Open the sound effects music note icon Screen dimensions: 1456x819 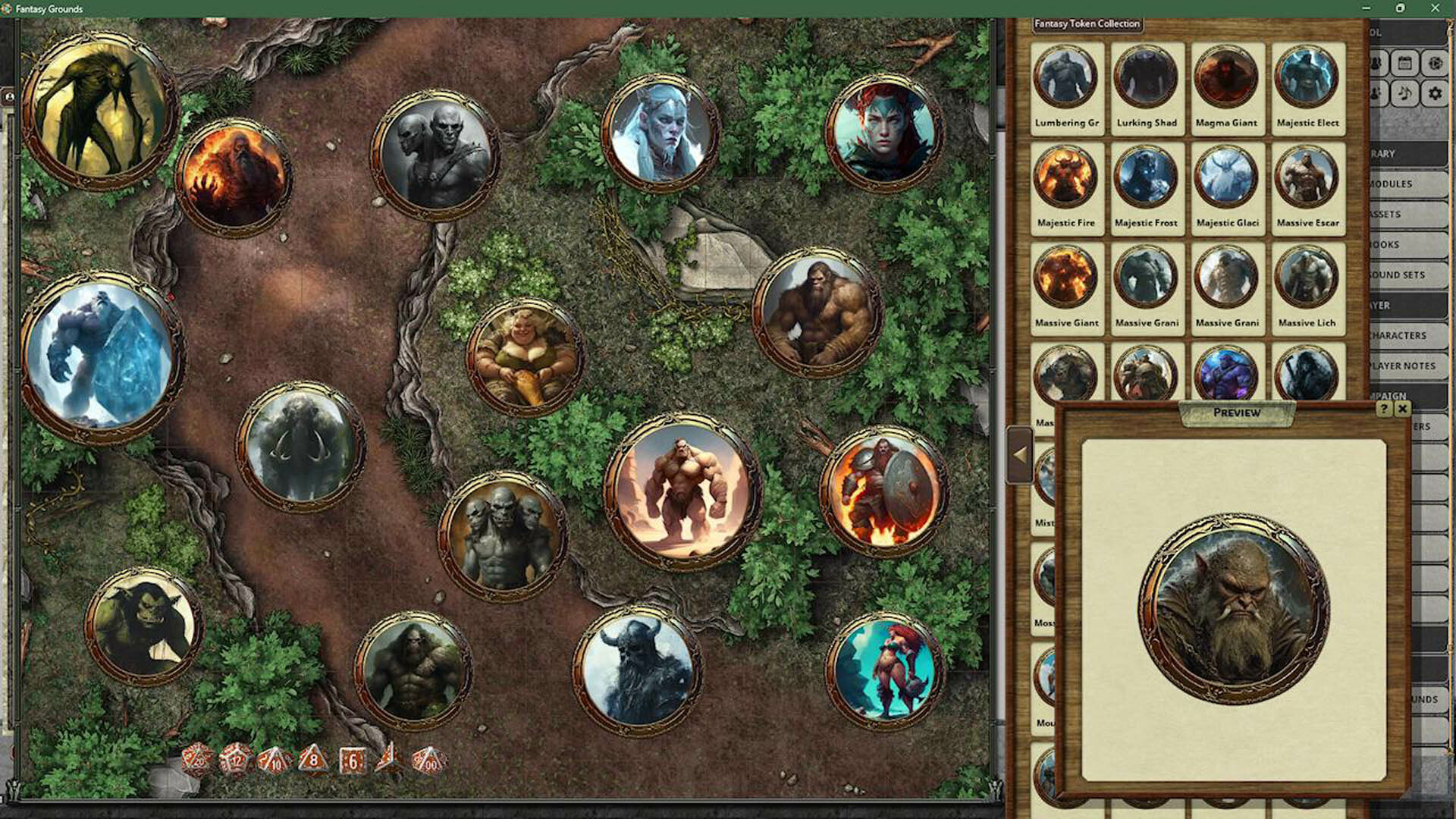tap(1404, 93)
